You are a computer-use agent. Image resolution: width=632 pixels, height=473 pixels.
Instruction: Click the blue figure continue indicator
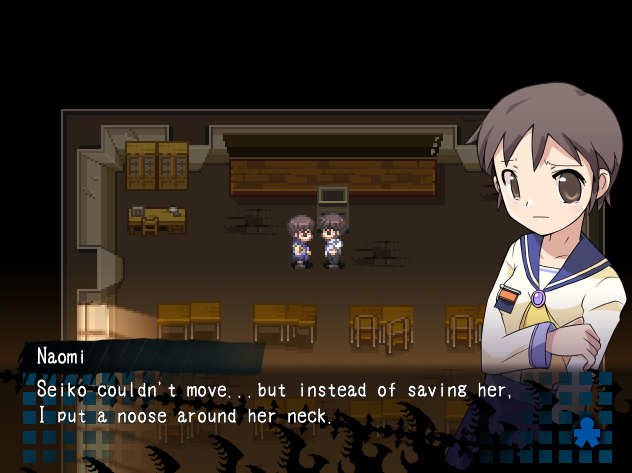(585, 433)
